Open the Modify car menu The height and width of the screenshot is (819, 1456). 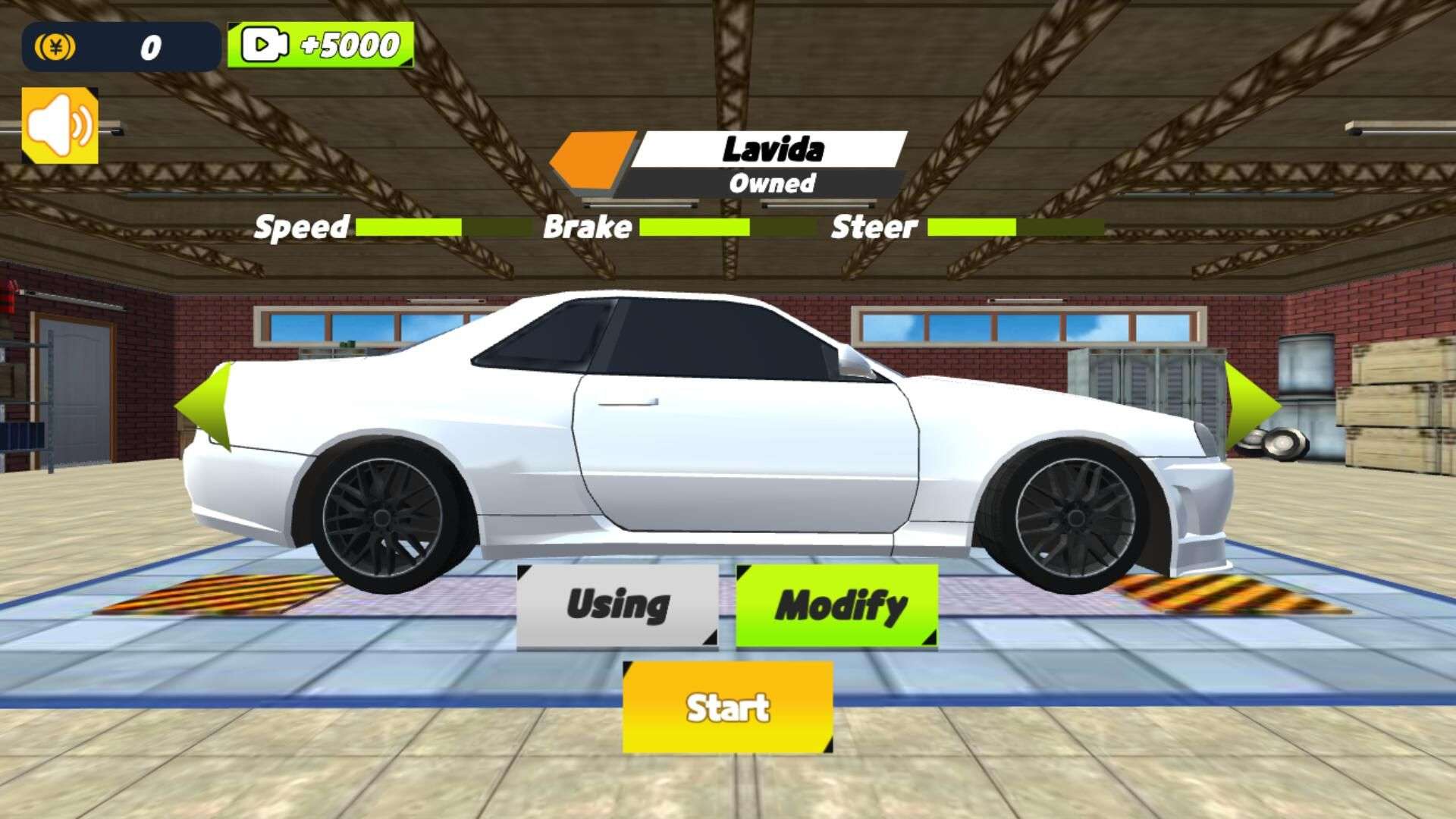(x=836, y=606)
